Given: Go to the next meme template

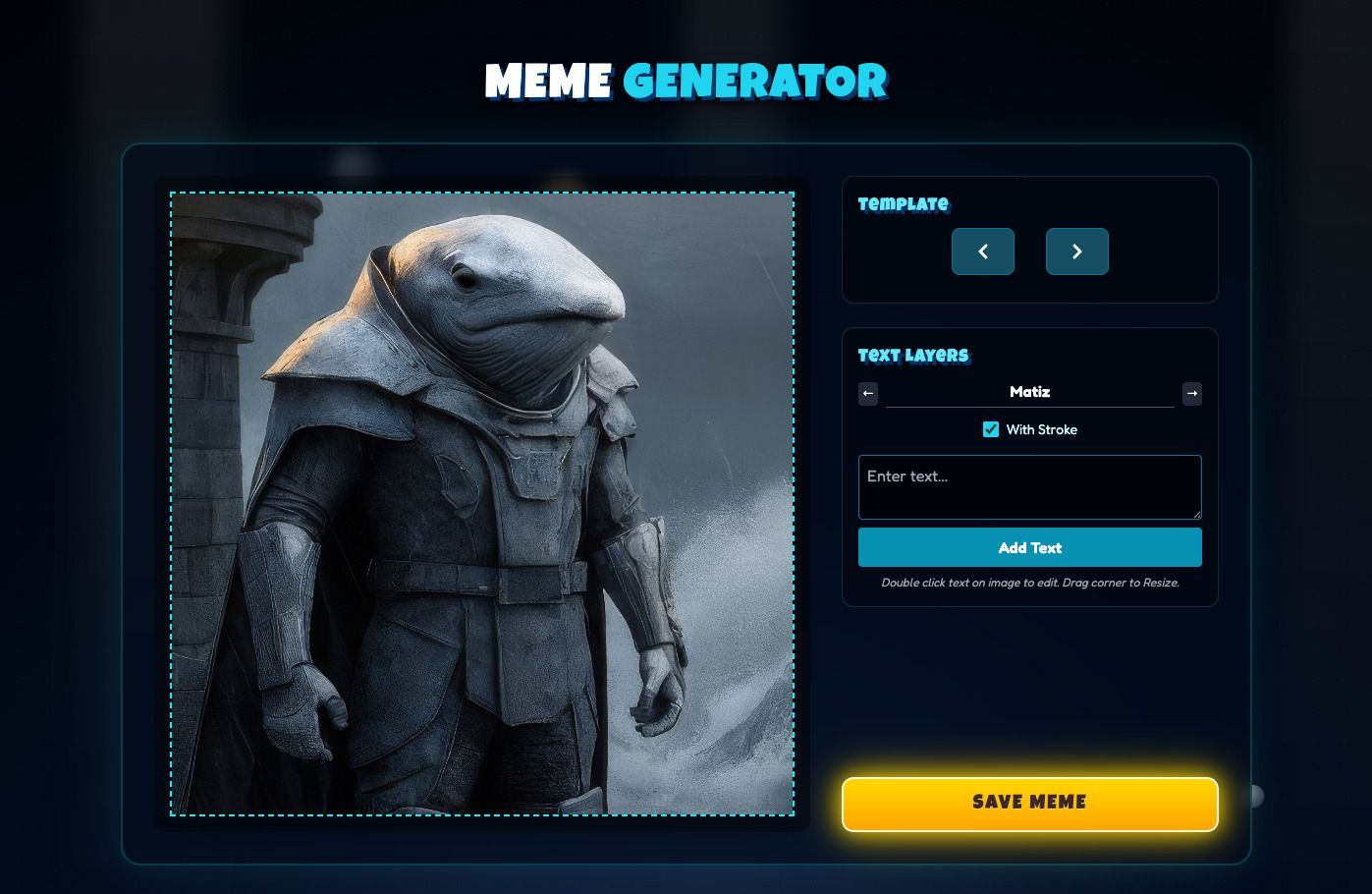Looking at the screenshot, I should (x=1076, y=251).
